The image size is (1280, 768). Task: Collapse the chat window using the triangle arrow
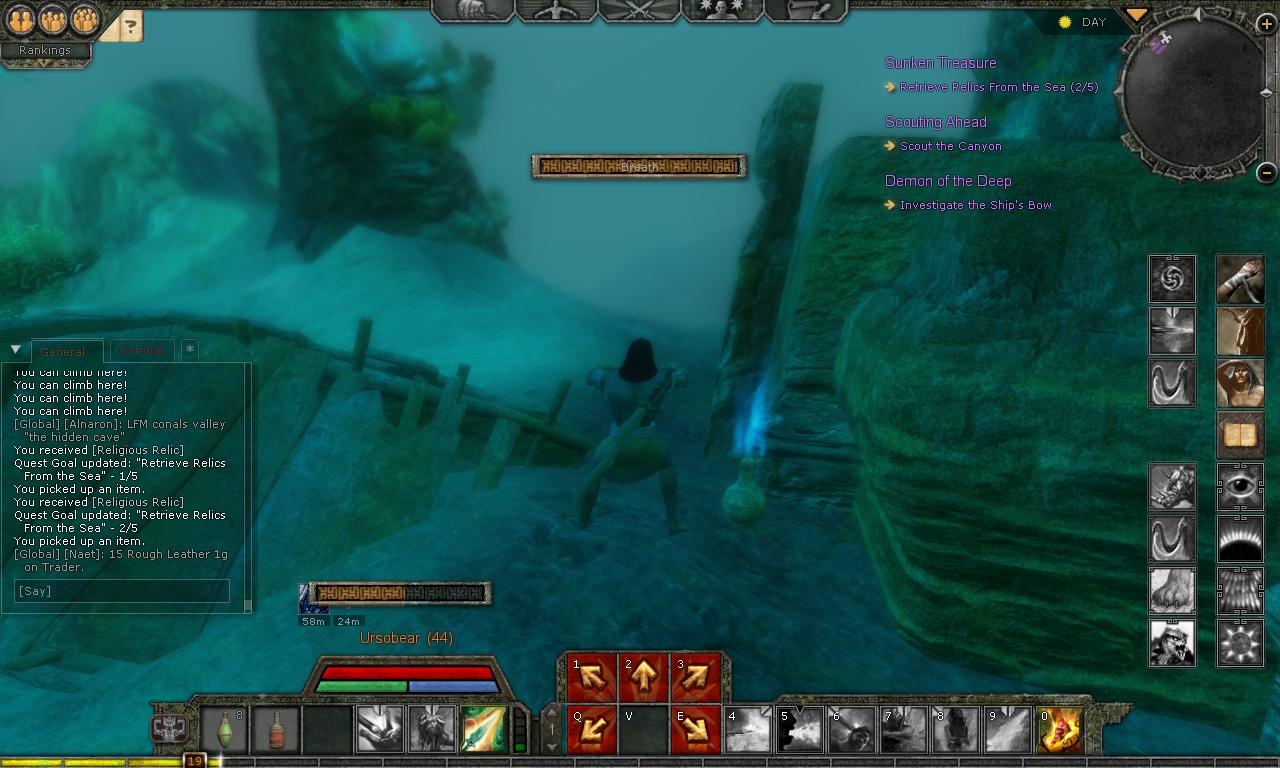pos(15,350)
